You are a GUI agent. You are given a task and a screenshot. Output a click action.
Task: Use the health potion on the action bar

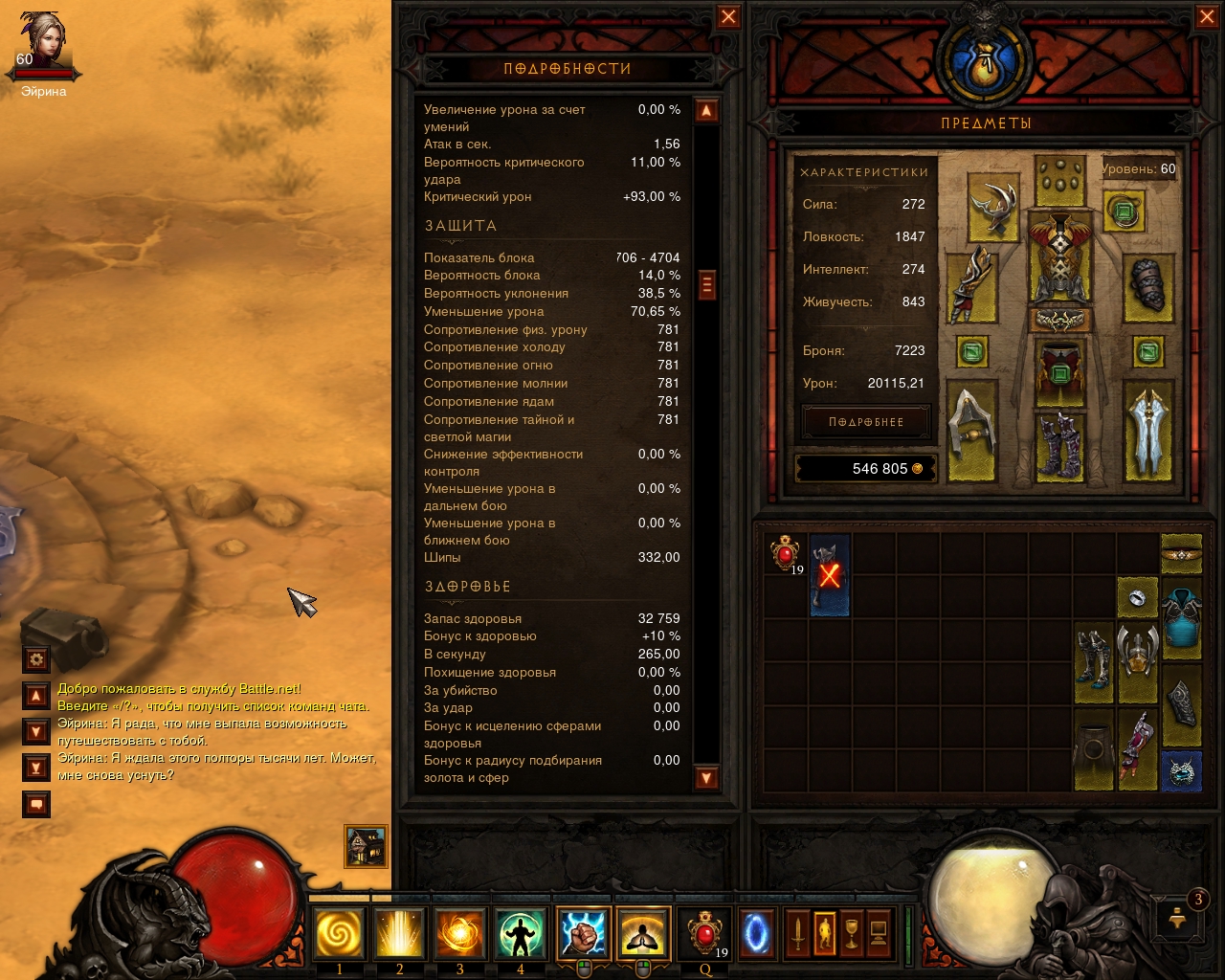click(705, 933)
